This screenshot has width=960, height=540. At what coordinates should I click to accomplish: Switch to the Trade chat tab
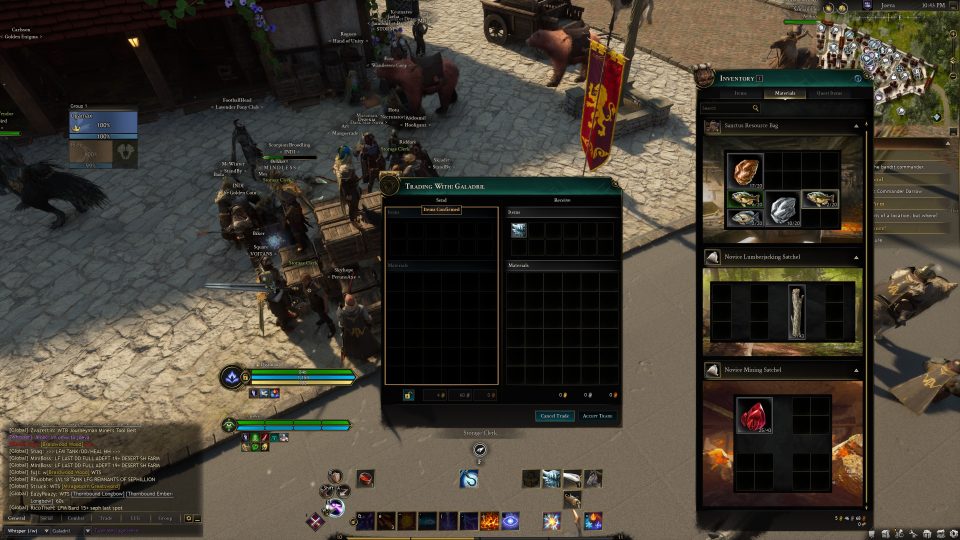pyautogui.click(x=106, y=518)
